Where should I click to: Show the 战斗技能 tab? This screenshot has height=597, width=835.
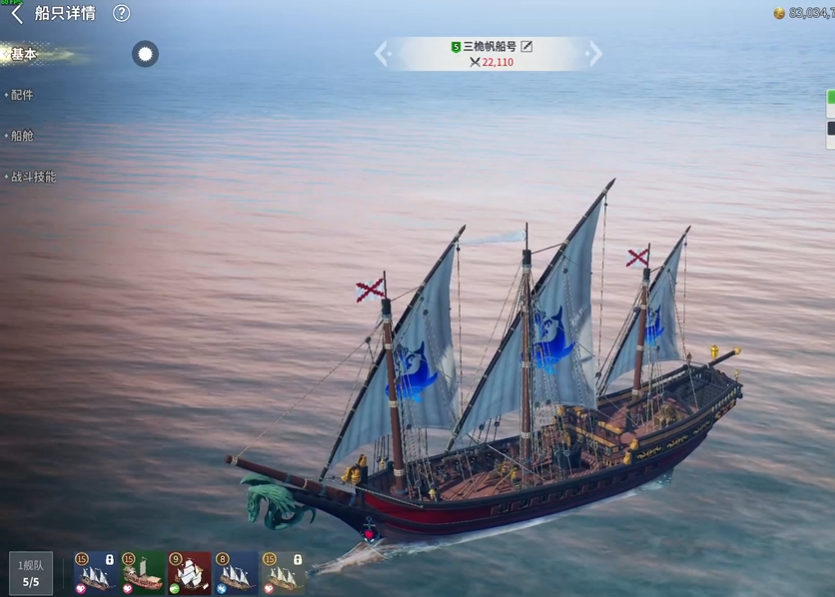click(33, 177)
